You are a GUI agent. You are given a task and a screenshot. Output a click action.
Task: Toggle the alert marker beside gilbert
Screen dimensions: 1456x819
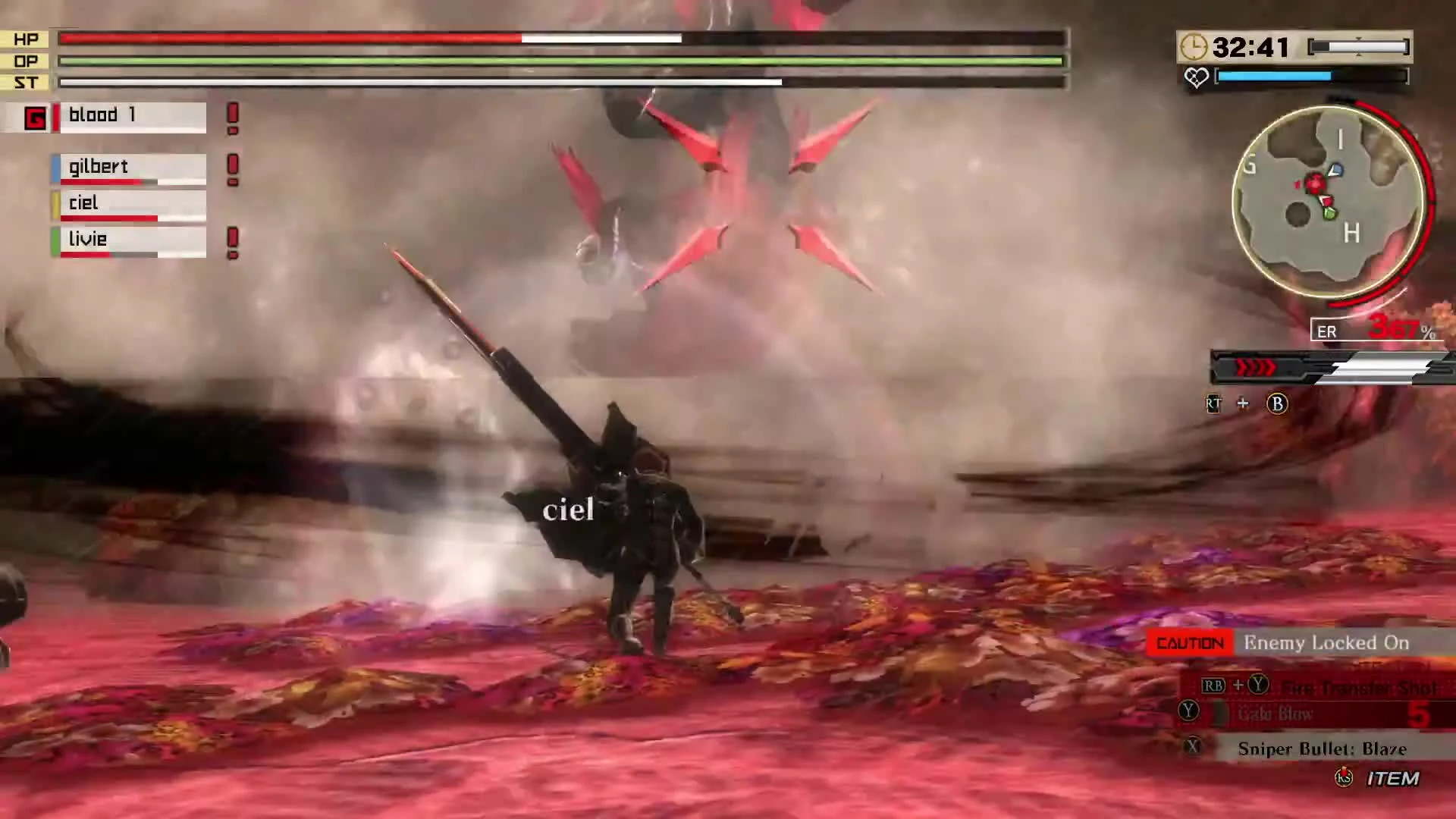(x=233, y=168)
